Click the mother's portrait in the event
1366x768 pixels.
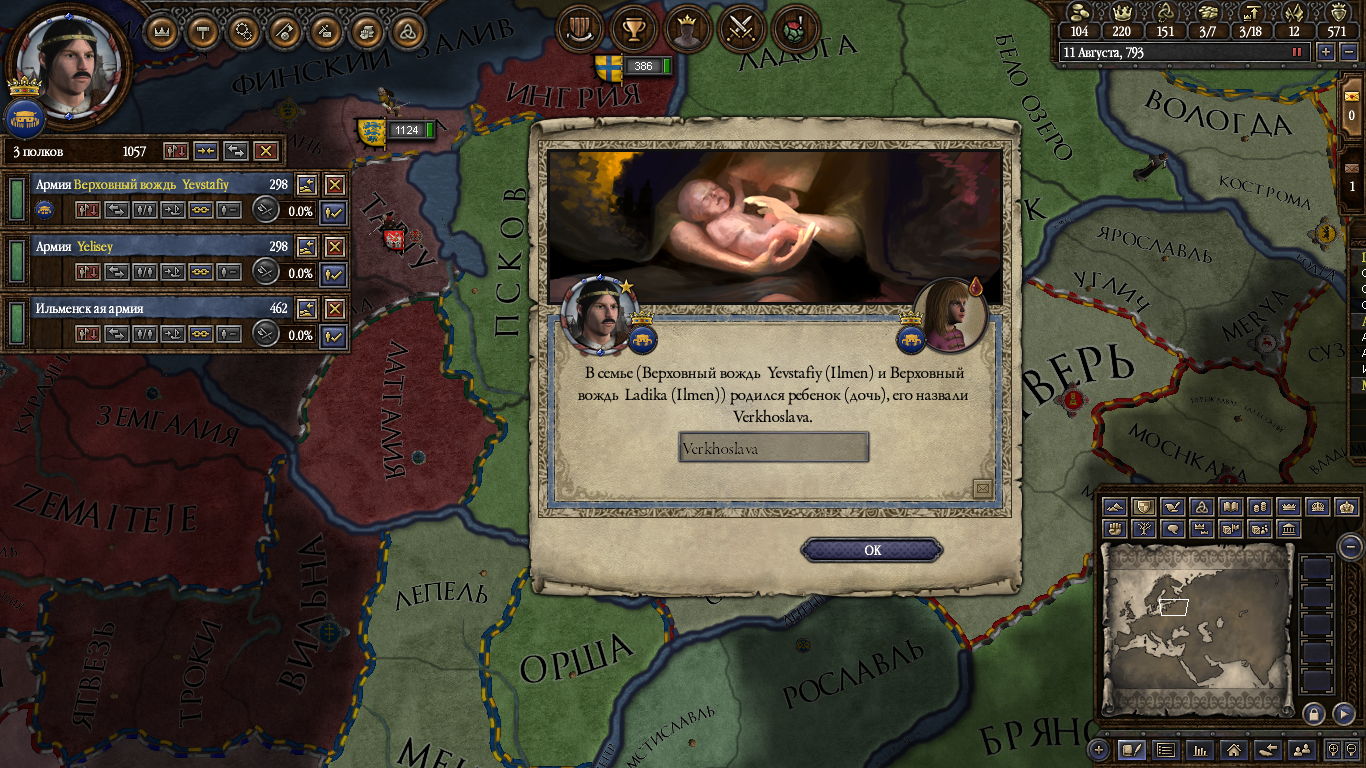950,313
